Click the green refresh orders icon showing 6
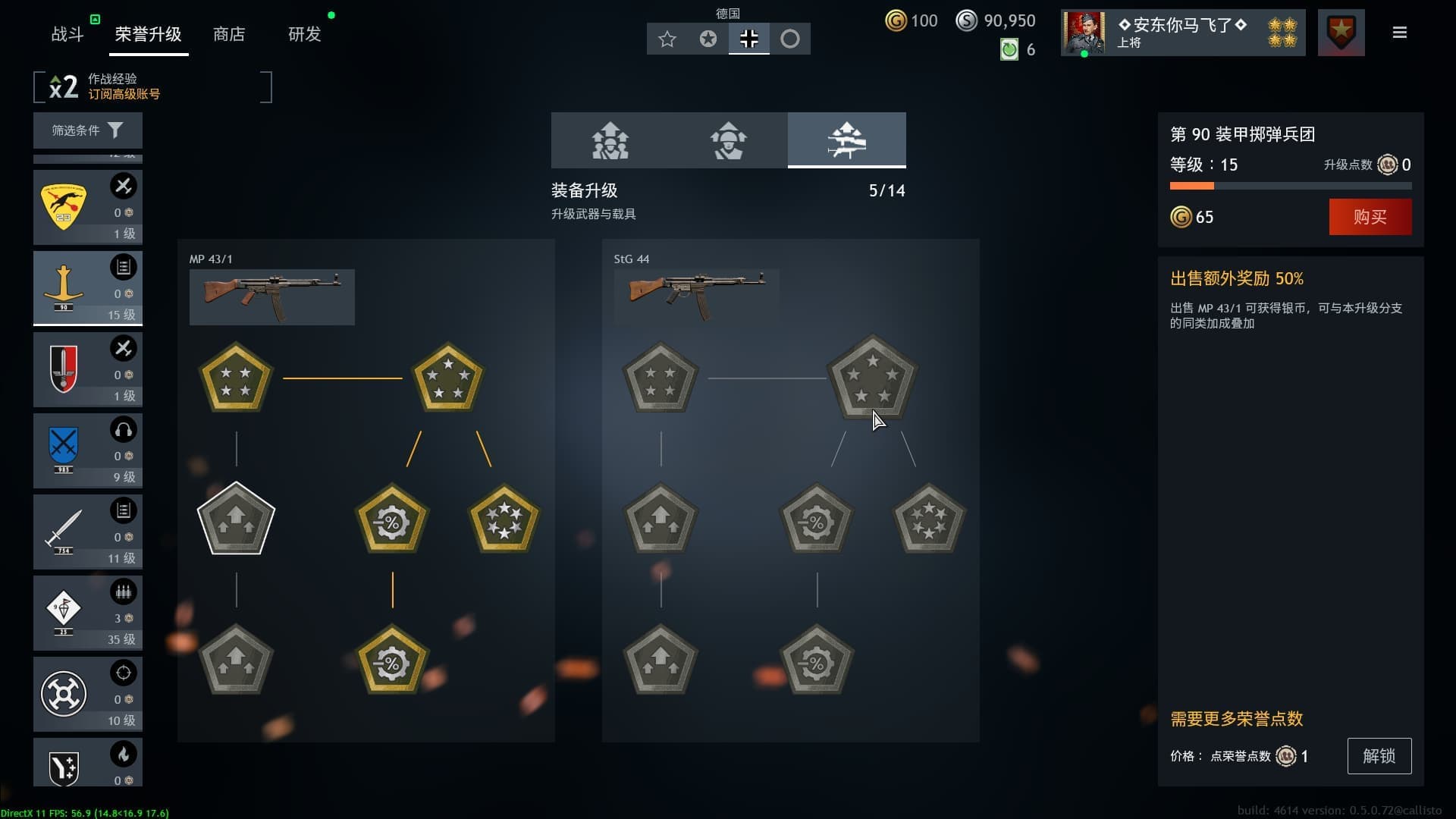Screen dimensions: 1456x819 click(1009, 50)
